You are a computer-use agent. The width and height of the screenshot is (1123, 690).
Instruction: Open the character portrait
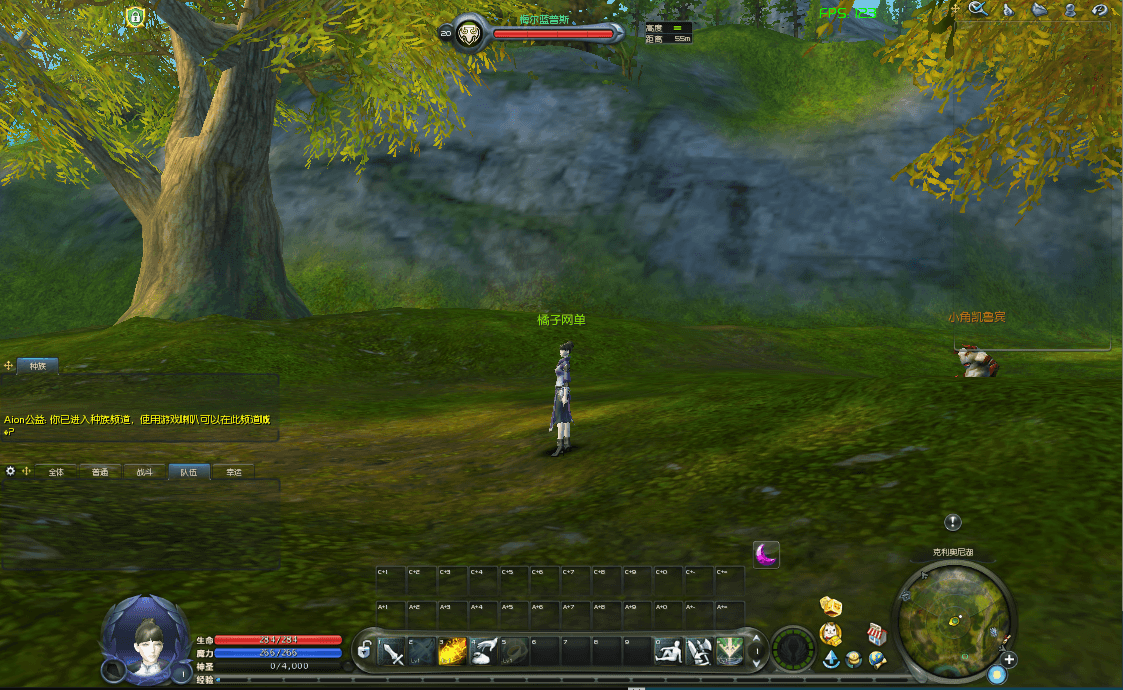145,638
